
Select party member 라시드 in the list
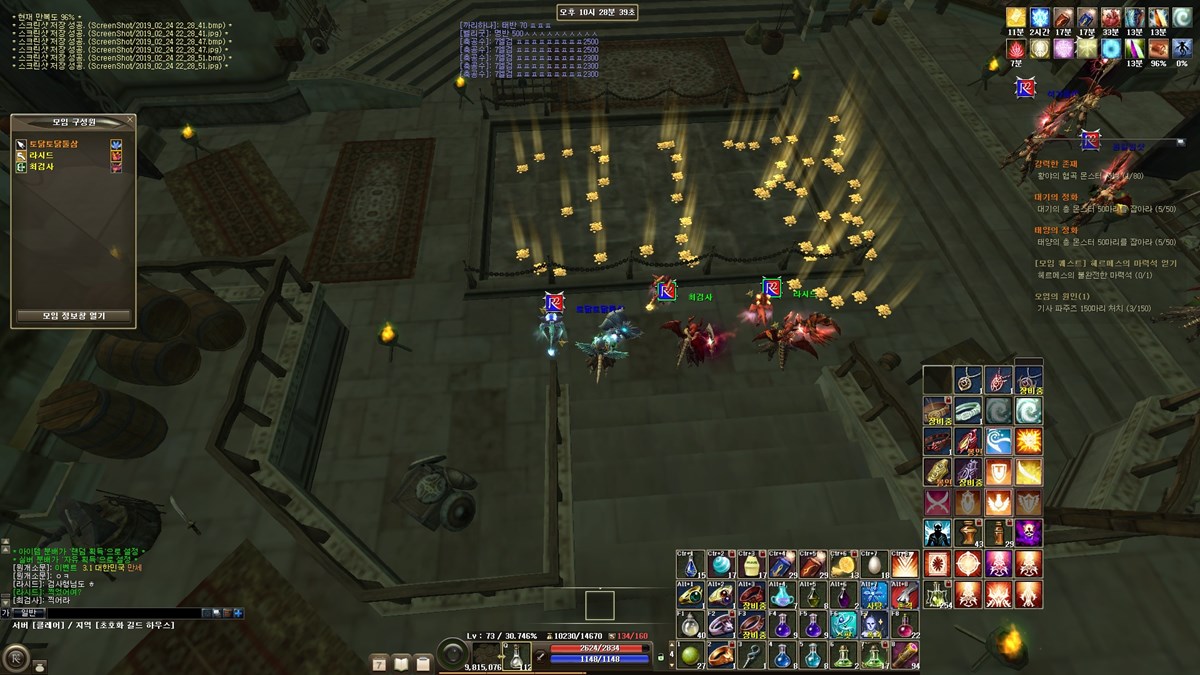42,155
